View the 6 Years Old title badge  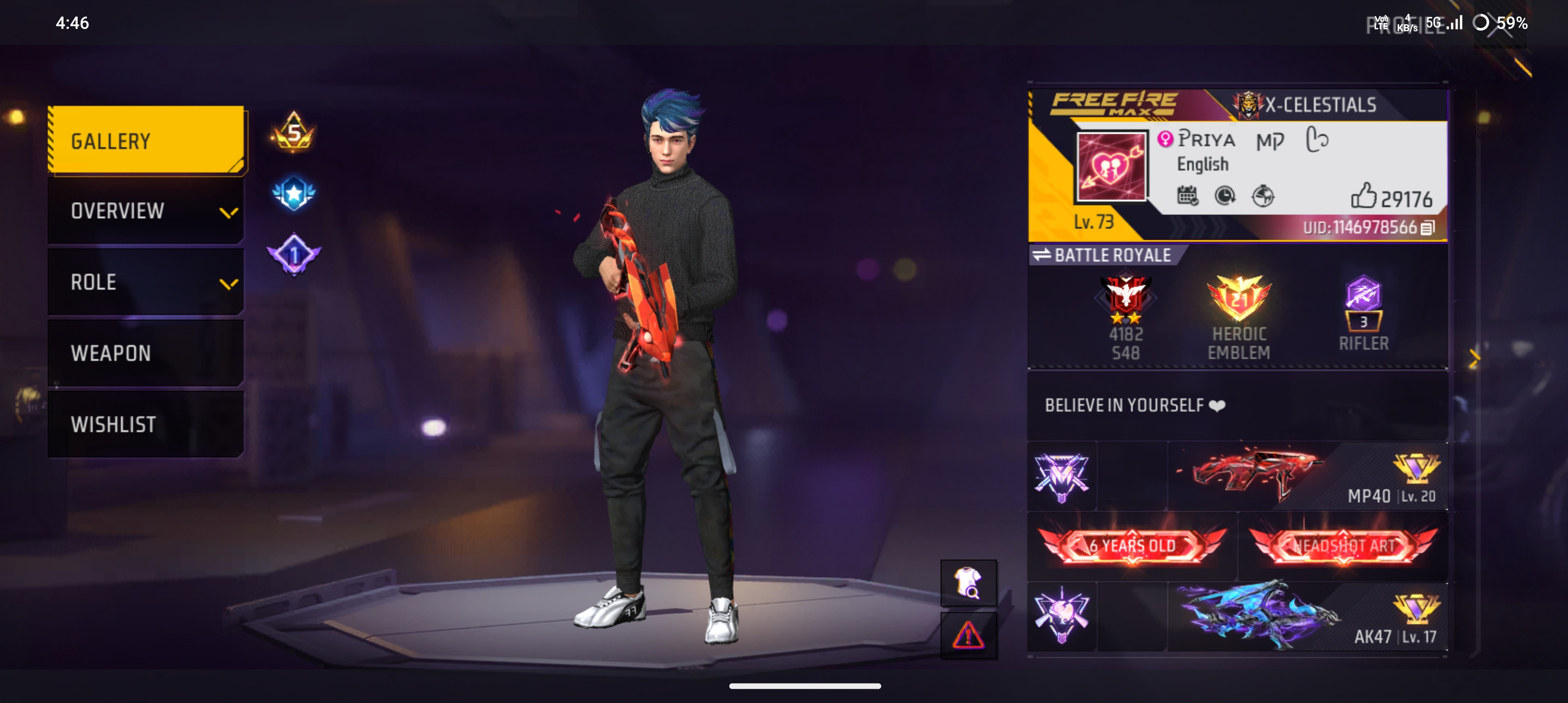[1132, 546]
